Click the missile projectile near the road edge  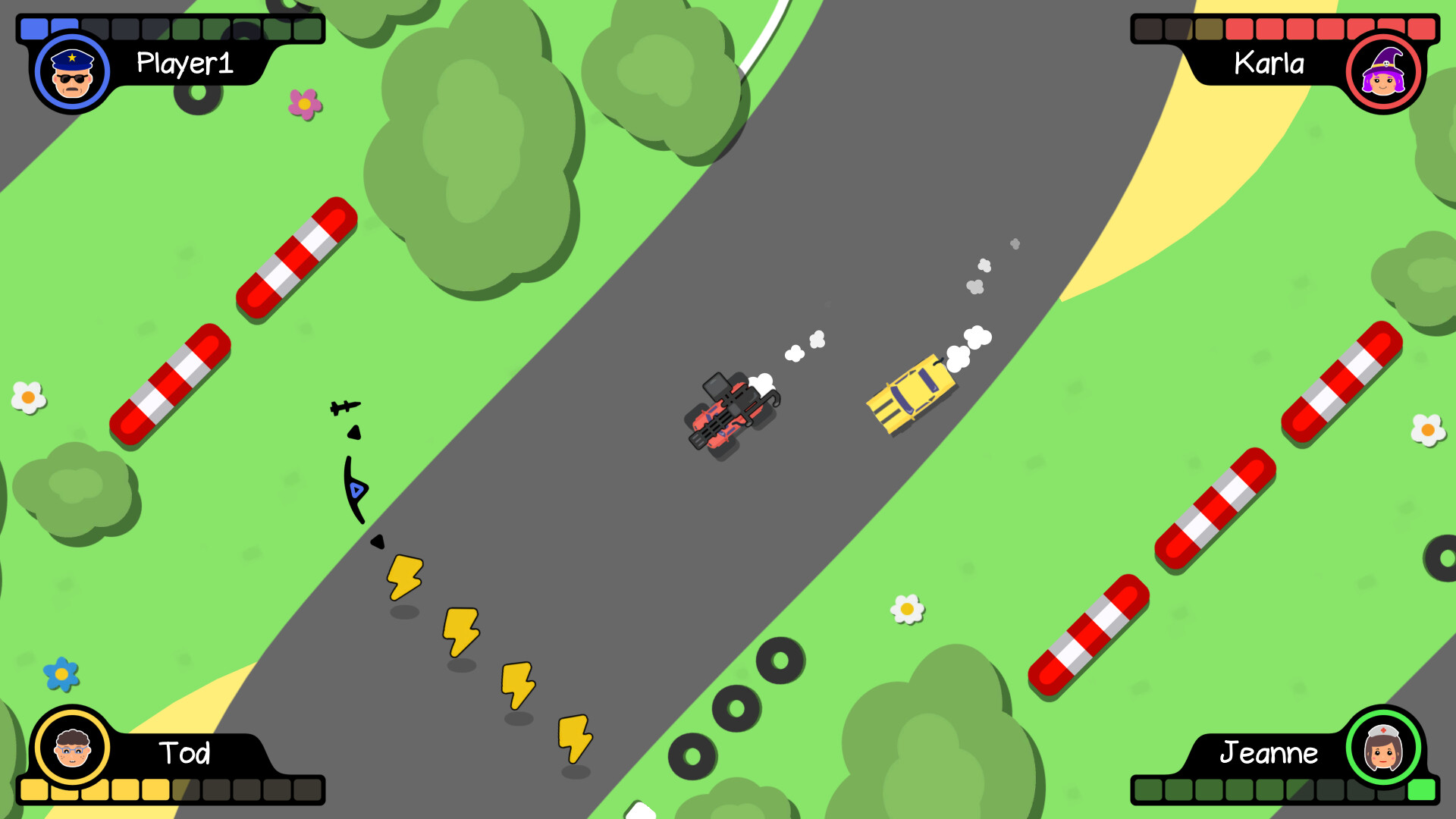point(343,406)
